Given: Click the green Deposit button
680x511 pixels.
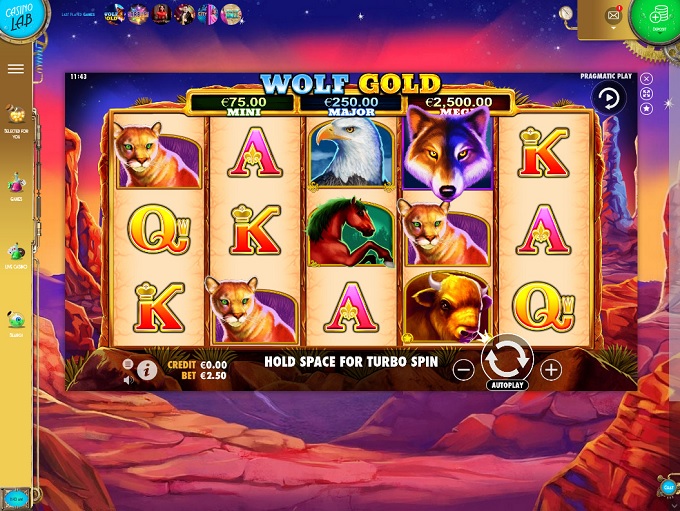Looking at the screenshot, I should (657, 17).
